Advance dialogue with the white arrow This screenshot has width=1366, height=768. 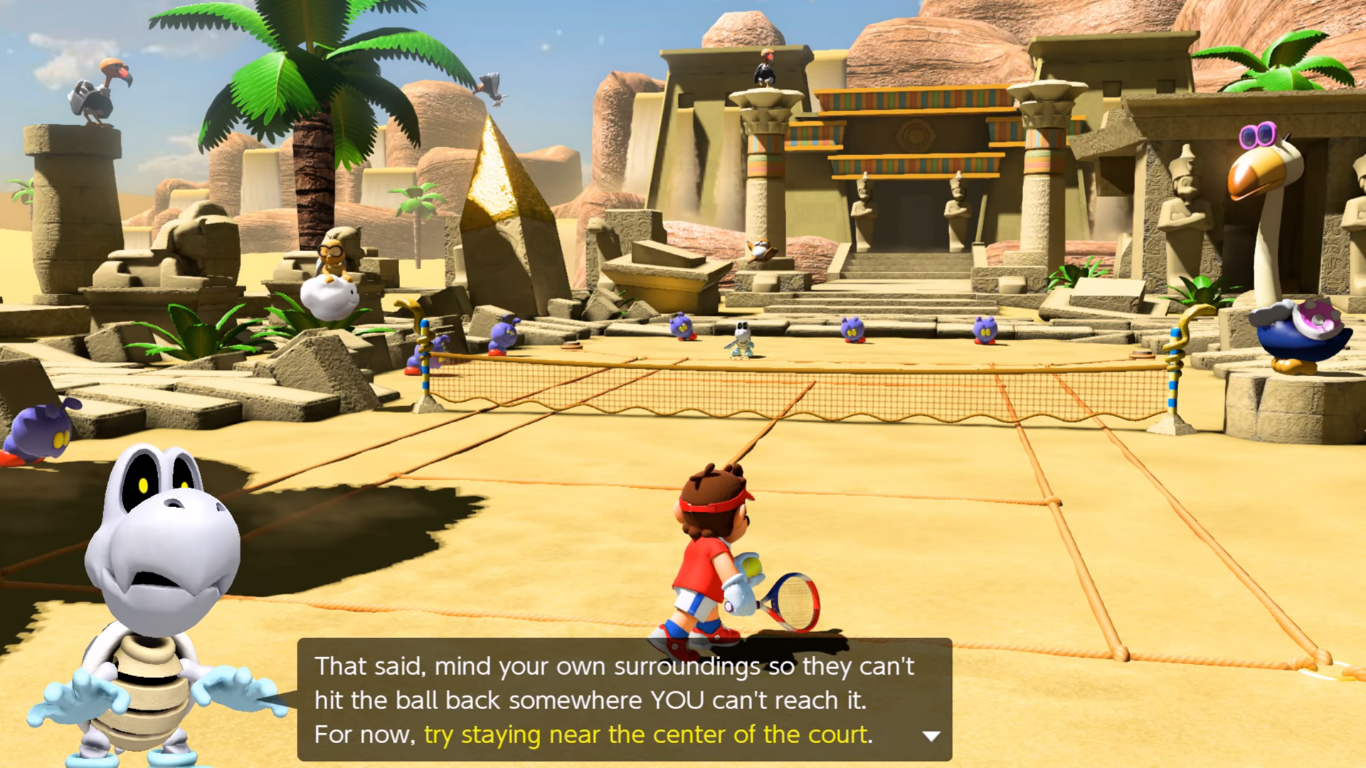[x=930, y=736]
